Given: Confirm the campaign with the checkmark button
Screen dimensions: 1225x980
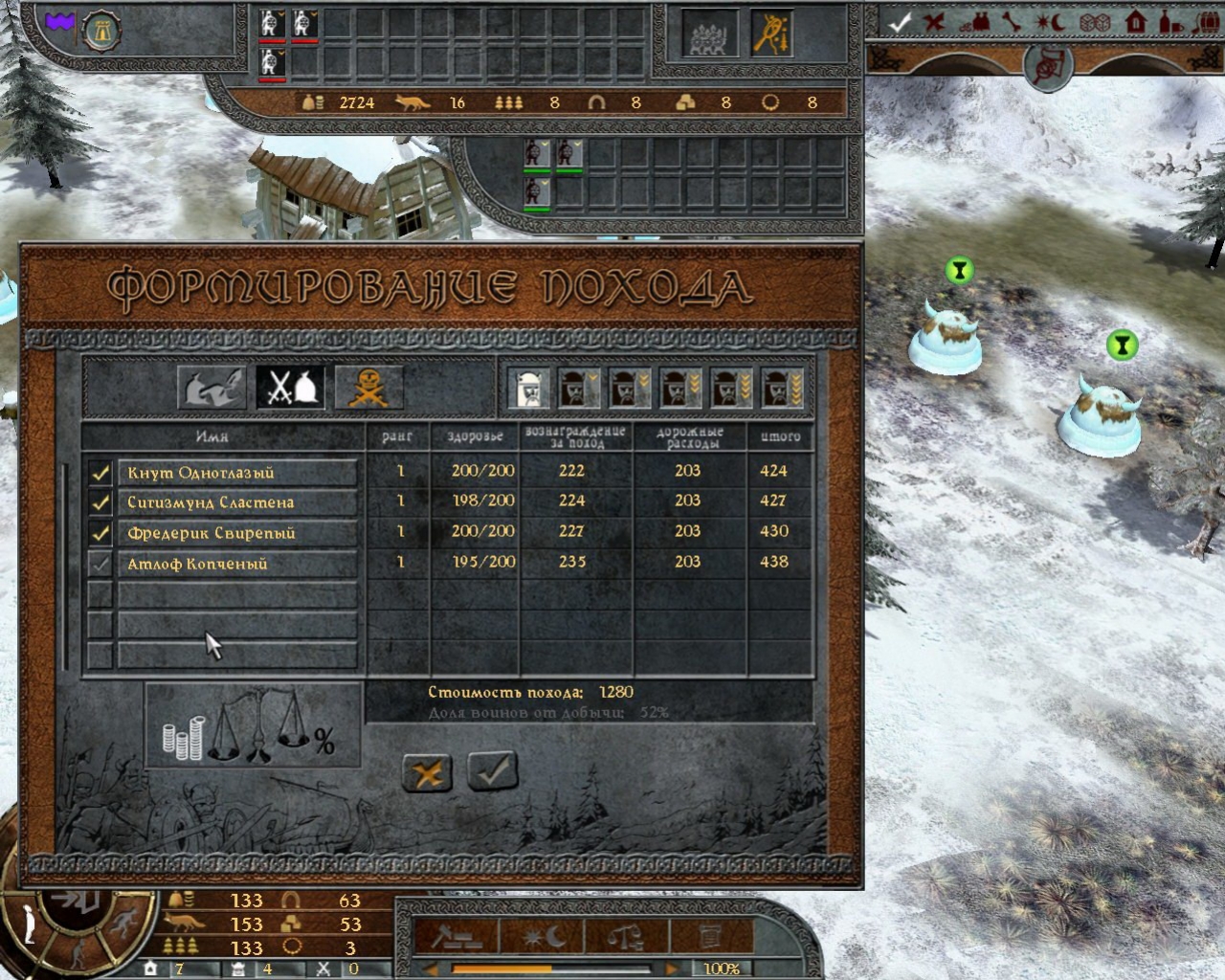Looking at the screenshot, I should [492, 770].
